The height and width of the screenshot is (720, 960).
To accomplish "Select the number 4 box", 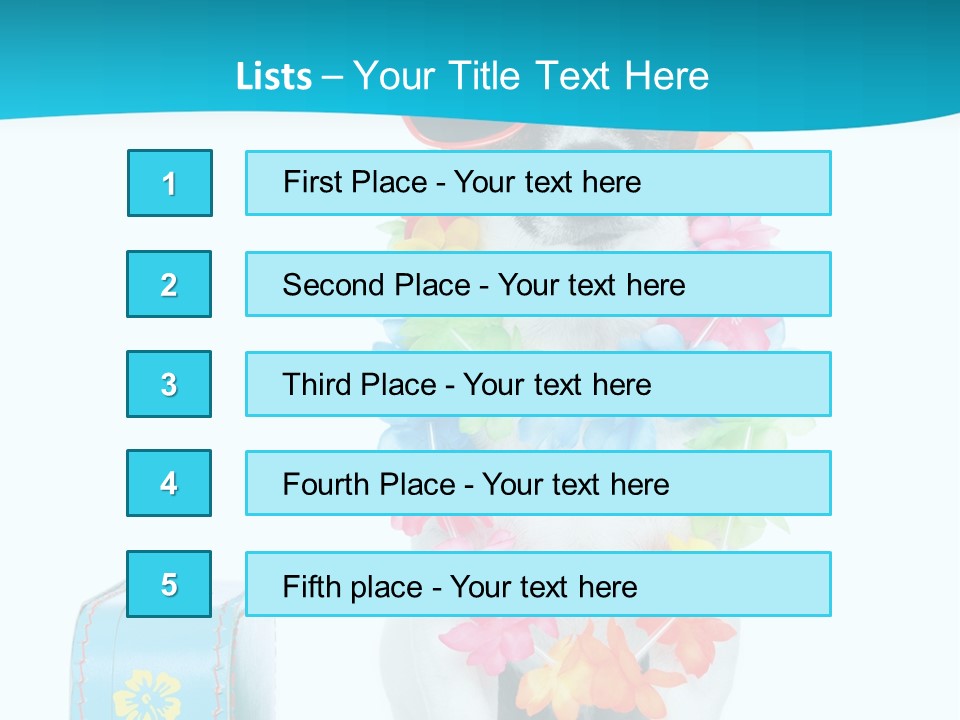I will tap(169, 483).
